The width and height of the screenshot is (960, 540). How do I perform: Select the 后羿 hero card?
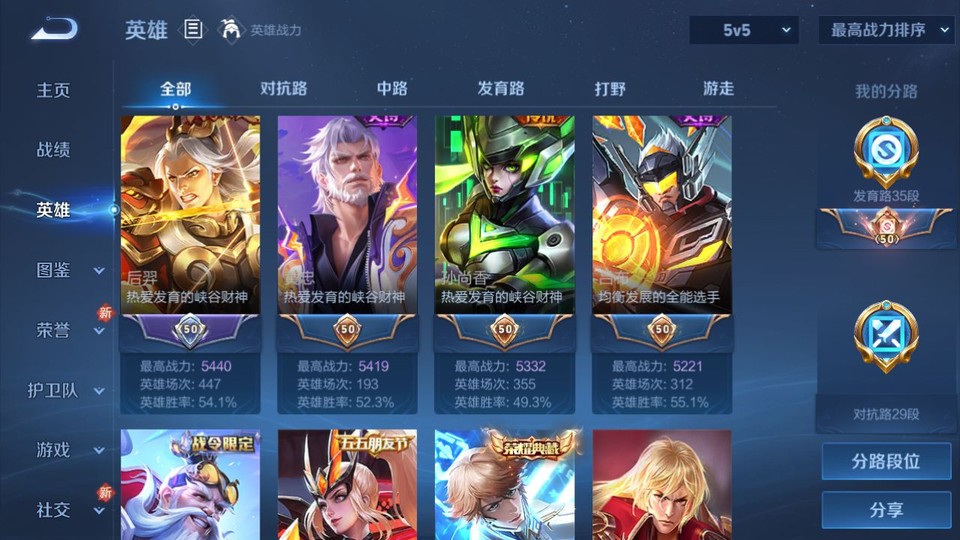click(190, 215)
